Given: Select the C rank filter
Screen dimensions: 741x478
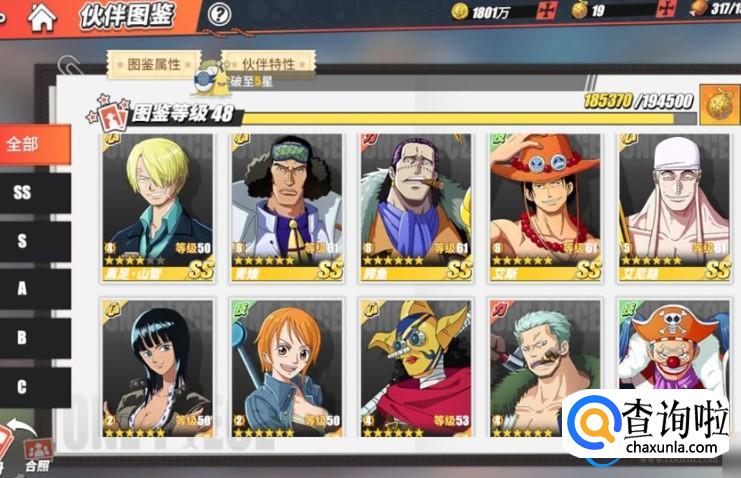Looking at the screenshot, I should pyautogui.click(x=24, y=386).
